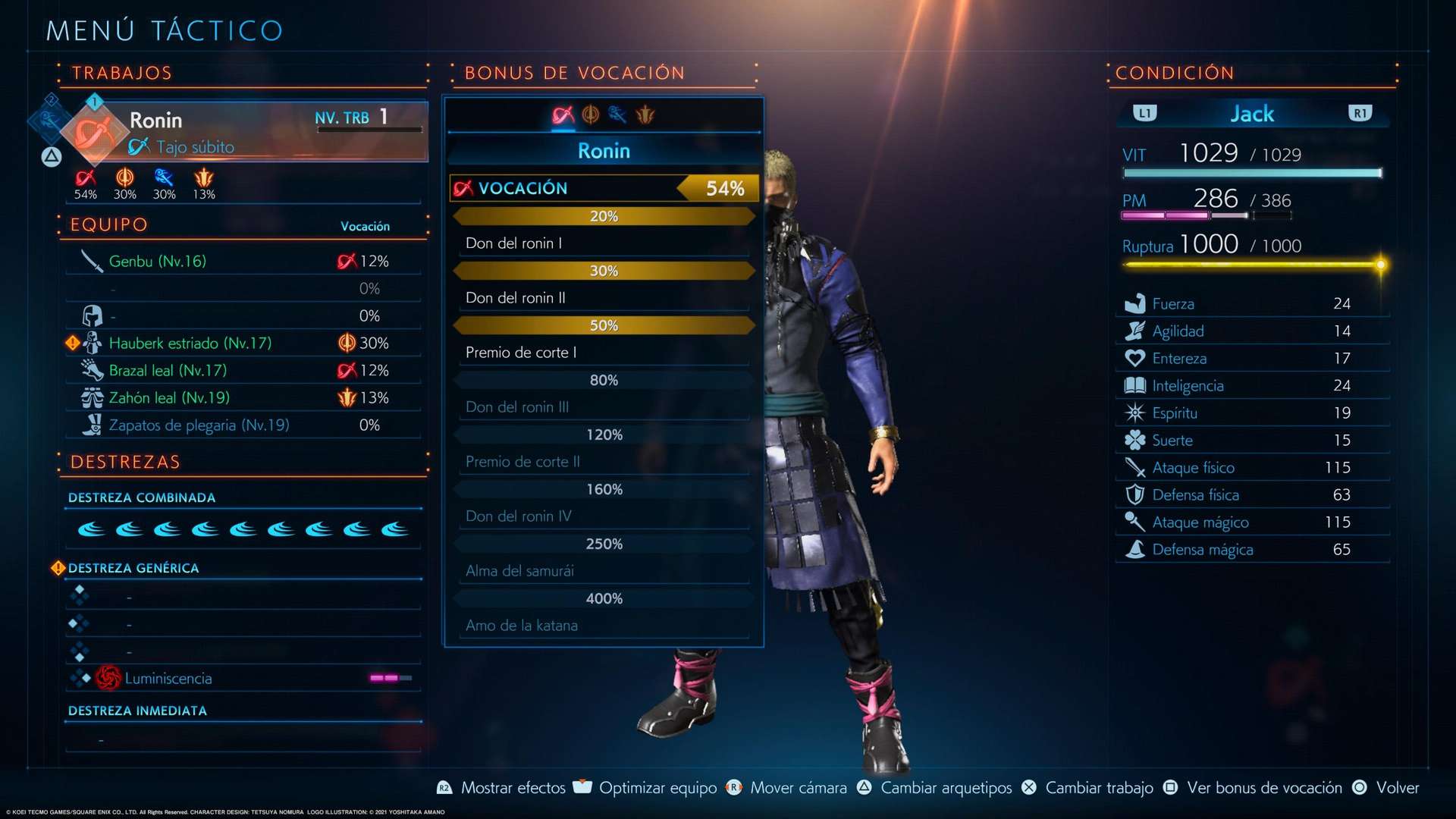The height and width of the screenshot is (819, 1456).
Task: Choose the Hauberk estriado armor row
Action: (243, 344)
